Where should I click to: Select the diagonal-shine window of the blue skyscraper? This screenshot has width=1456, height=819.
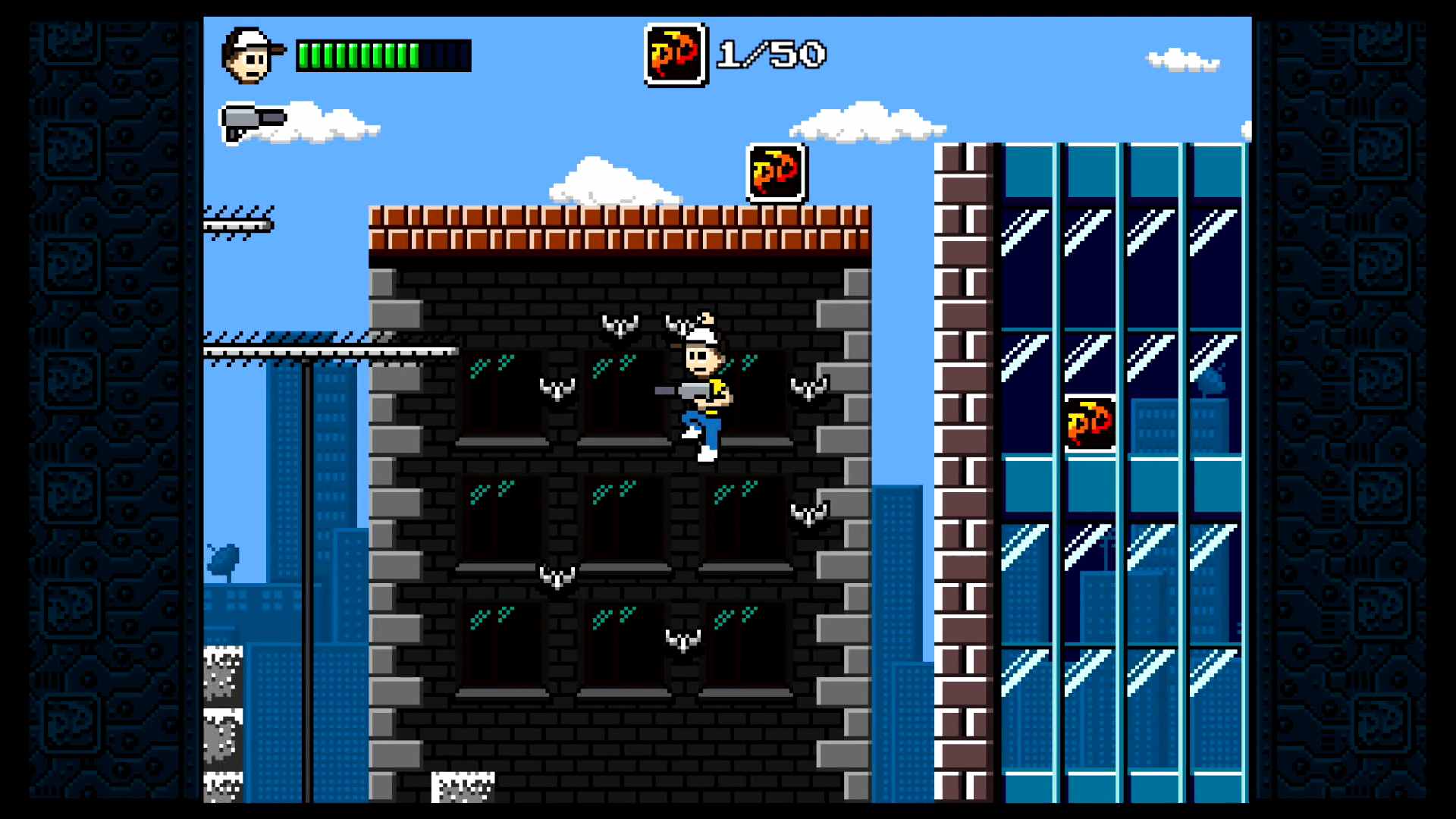click(1024, 235)
